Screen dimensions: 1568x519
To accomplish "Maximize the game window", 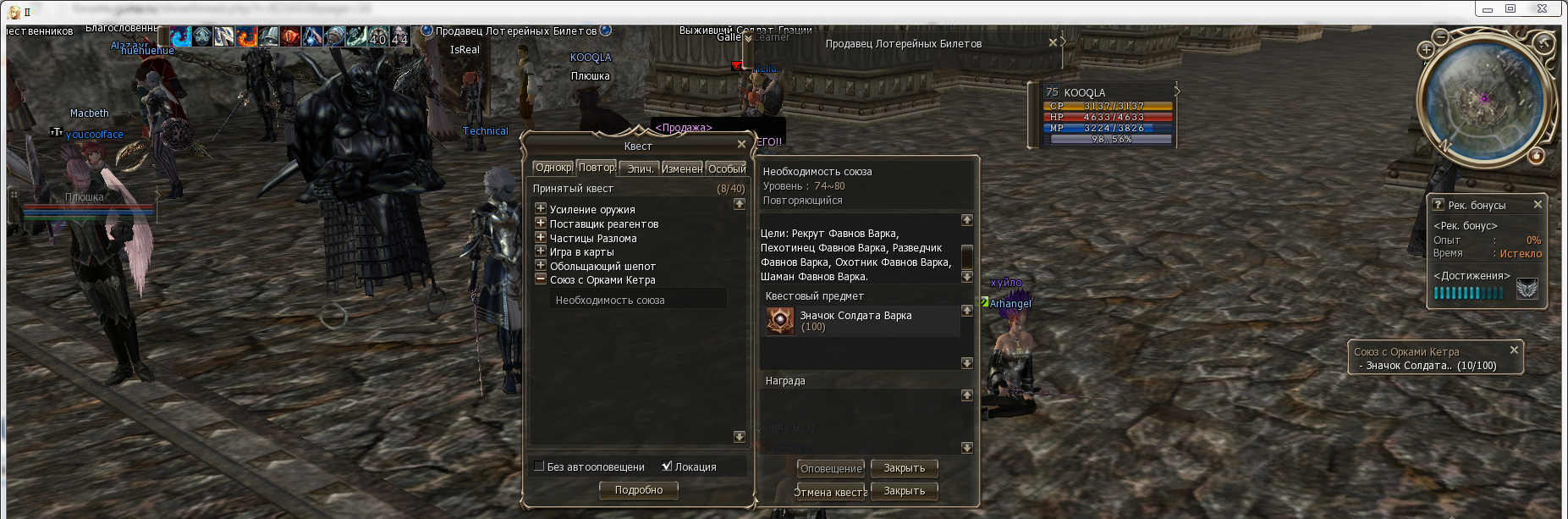I will point(1510,8).
